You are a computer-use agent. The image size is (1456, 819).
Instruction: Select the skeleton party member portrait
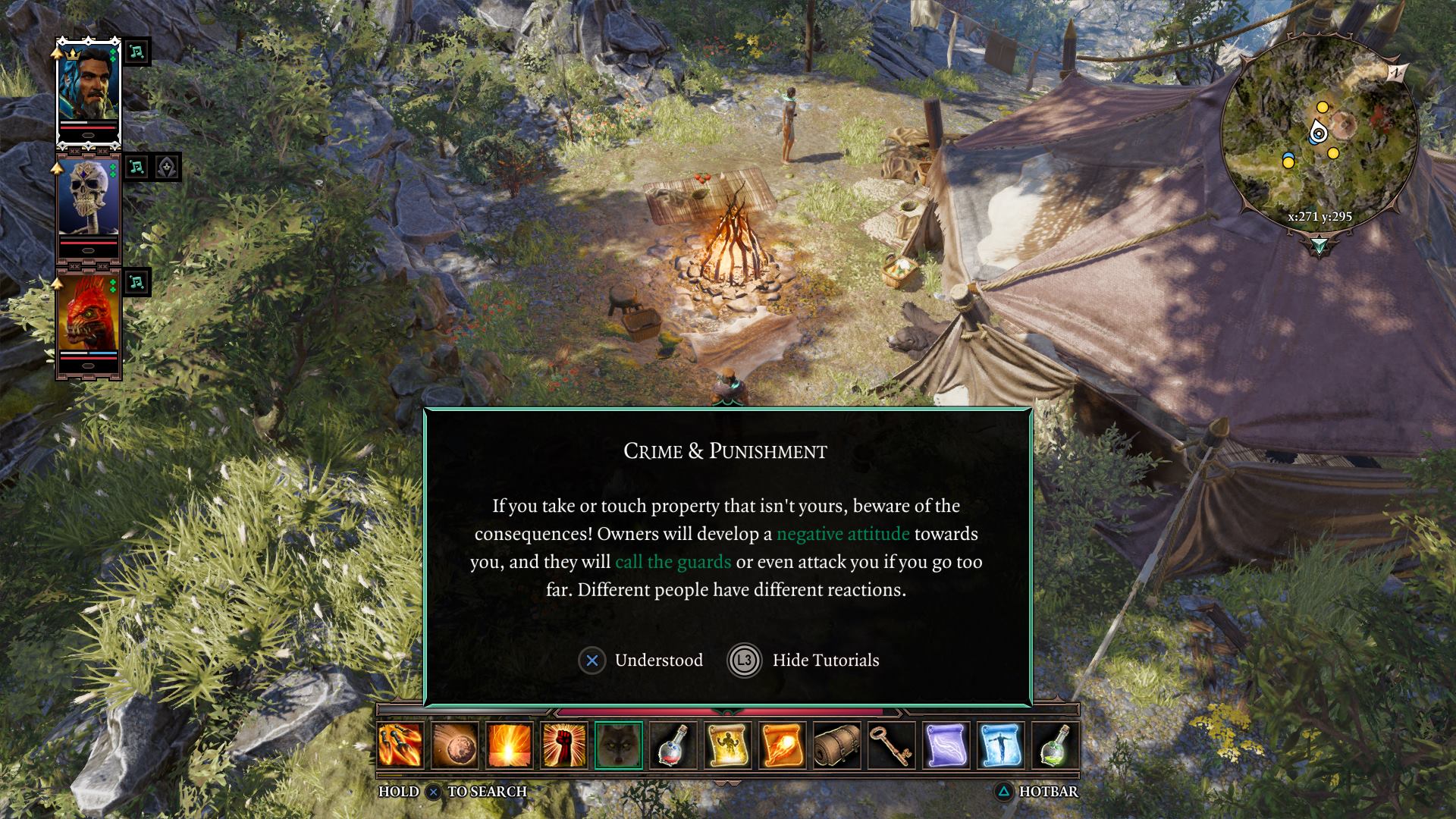pos(89,205)
